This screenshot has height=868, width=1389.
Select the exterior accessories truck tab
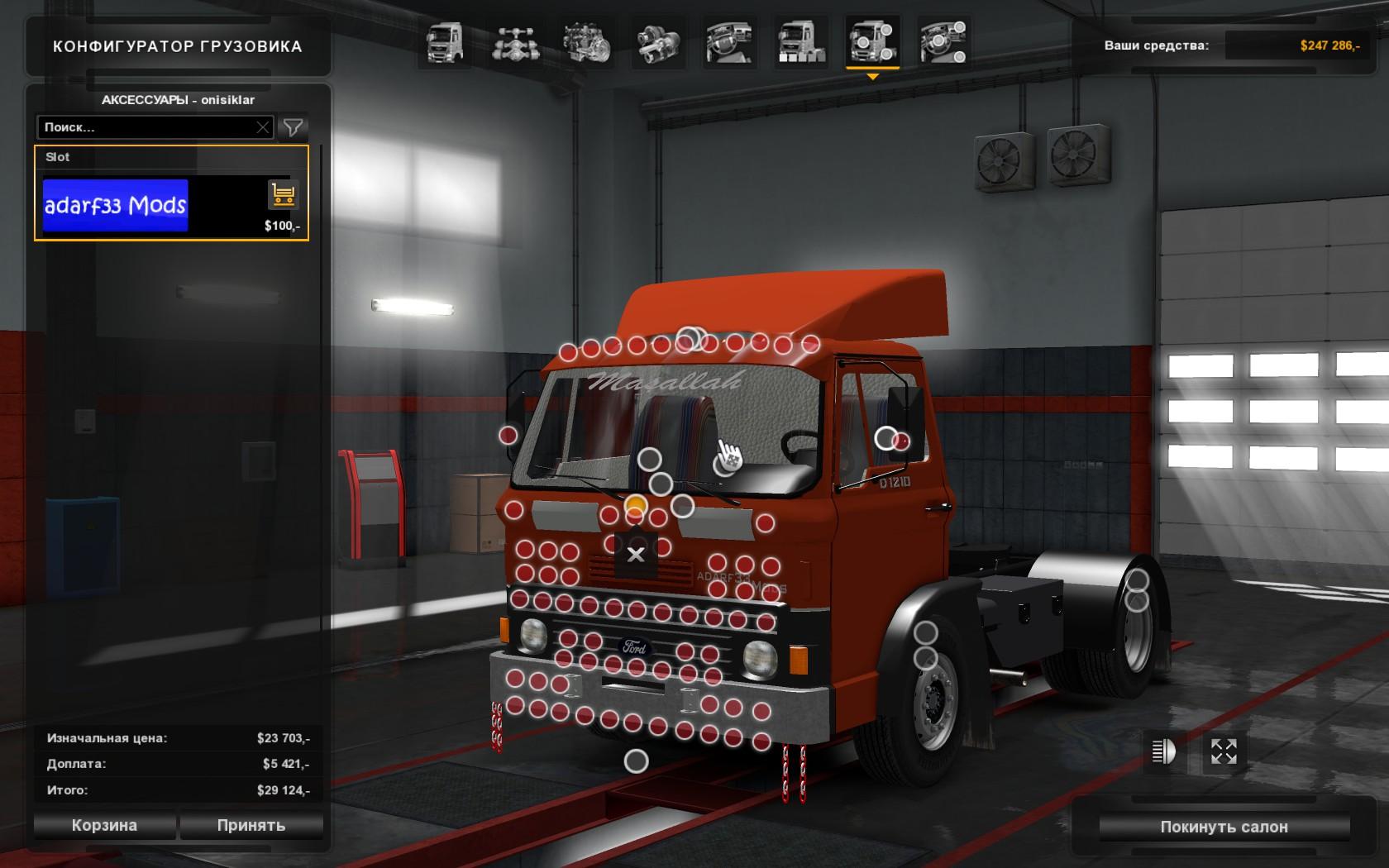tap(872, 43)
